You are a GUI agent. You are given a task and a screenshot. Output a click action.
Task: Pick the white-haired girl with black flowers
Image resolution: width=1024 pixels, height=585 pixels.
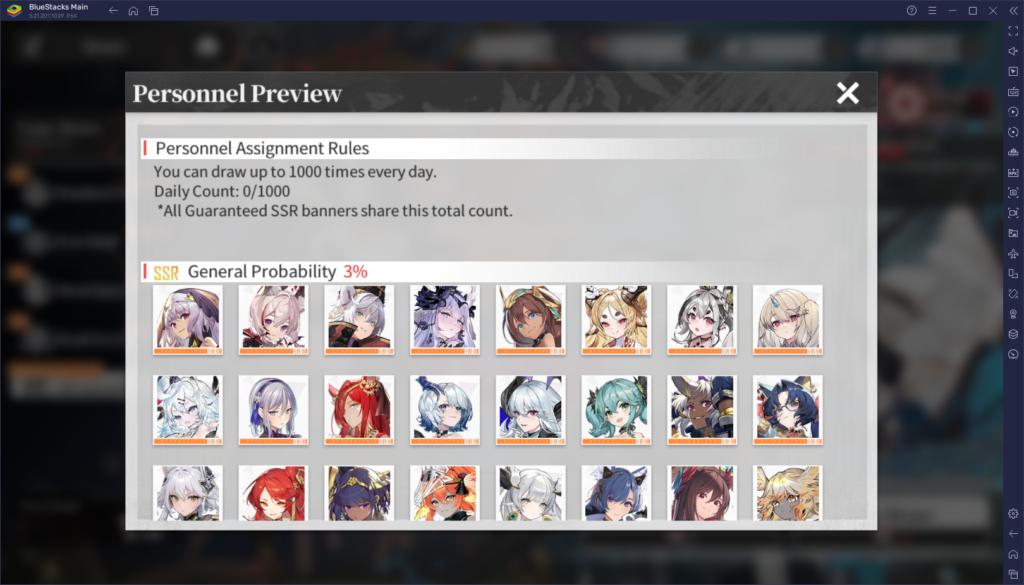(445, 319)
